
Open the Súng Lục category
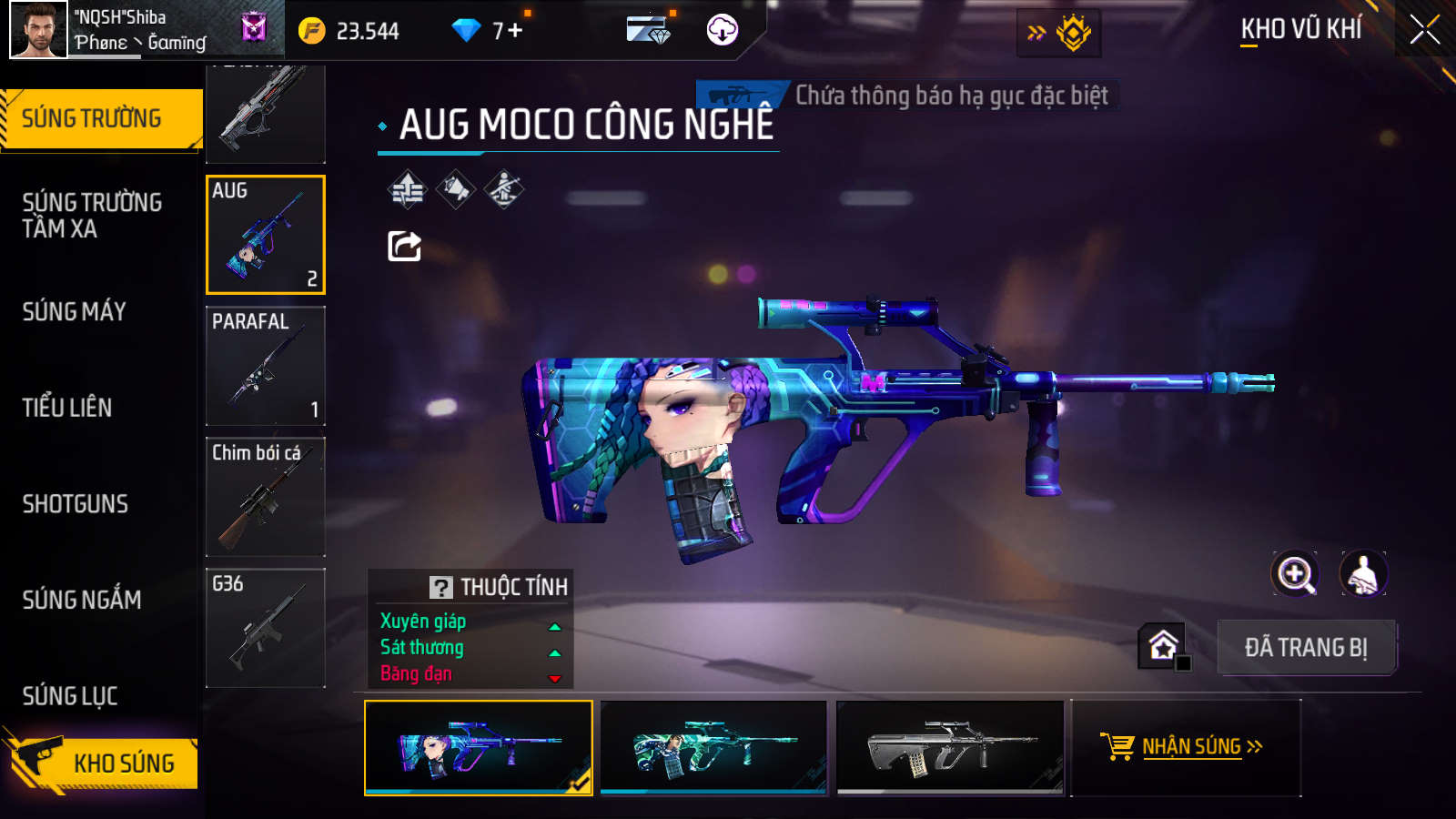point(70,696)
